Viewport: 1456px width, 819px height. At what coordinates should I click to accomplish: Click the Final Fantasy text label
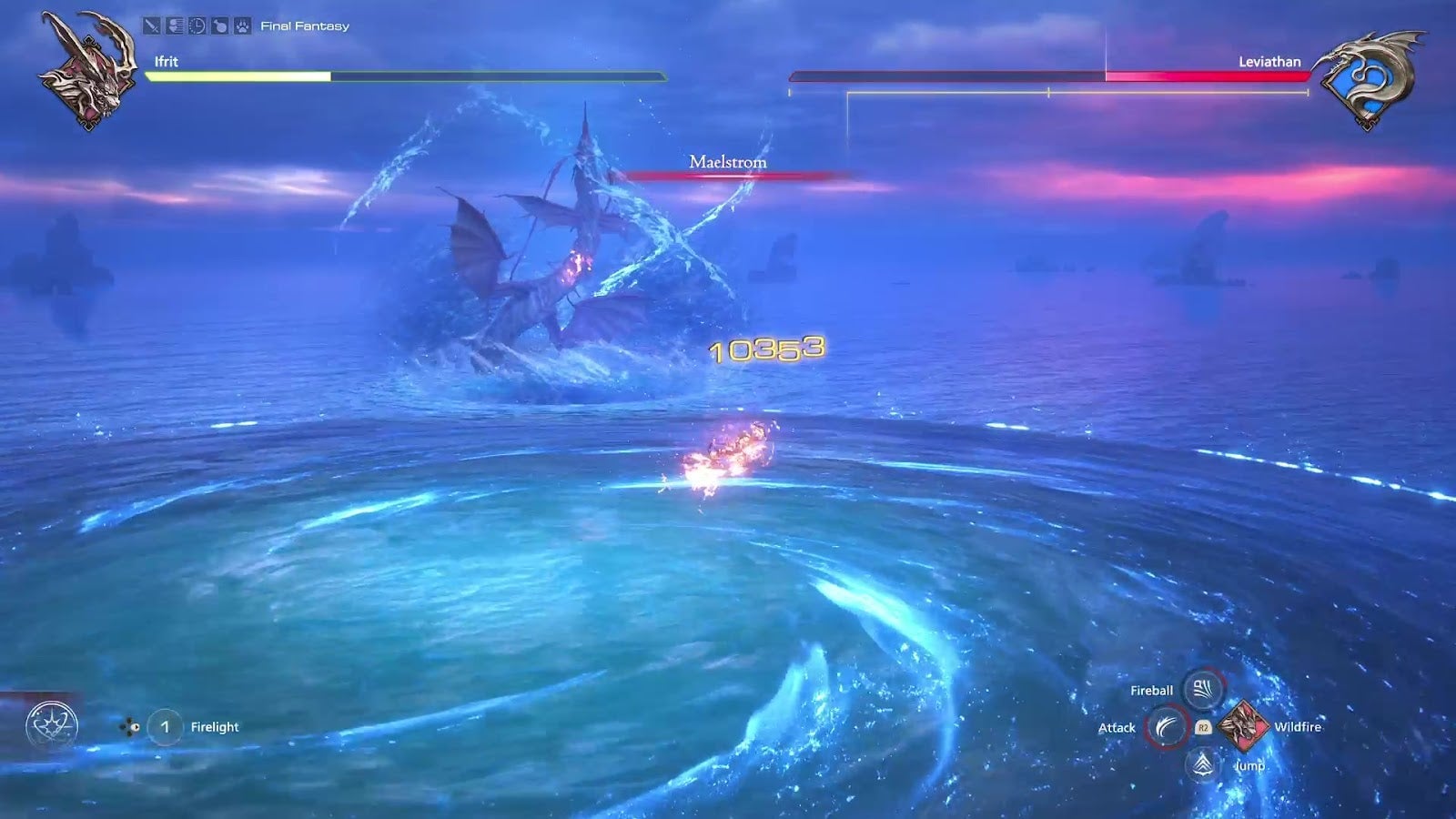coord(304,25)
